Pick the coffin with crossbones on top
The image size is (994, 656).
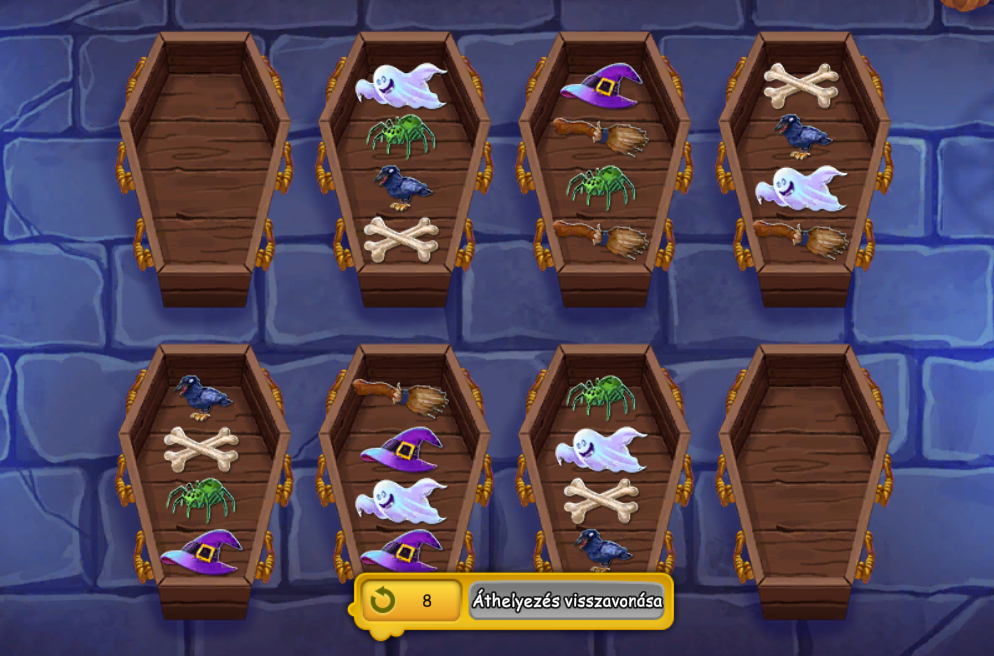804,165
